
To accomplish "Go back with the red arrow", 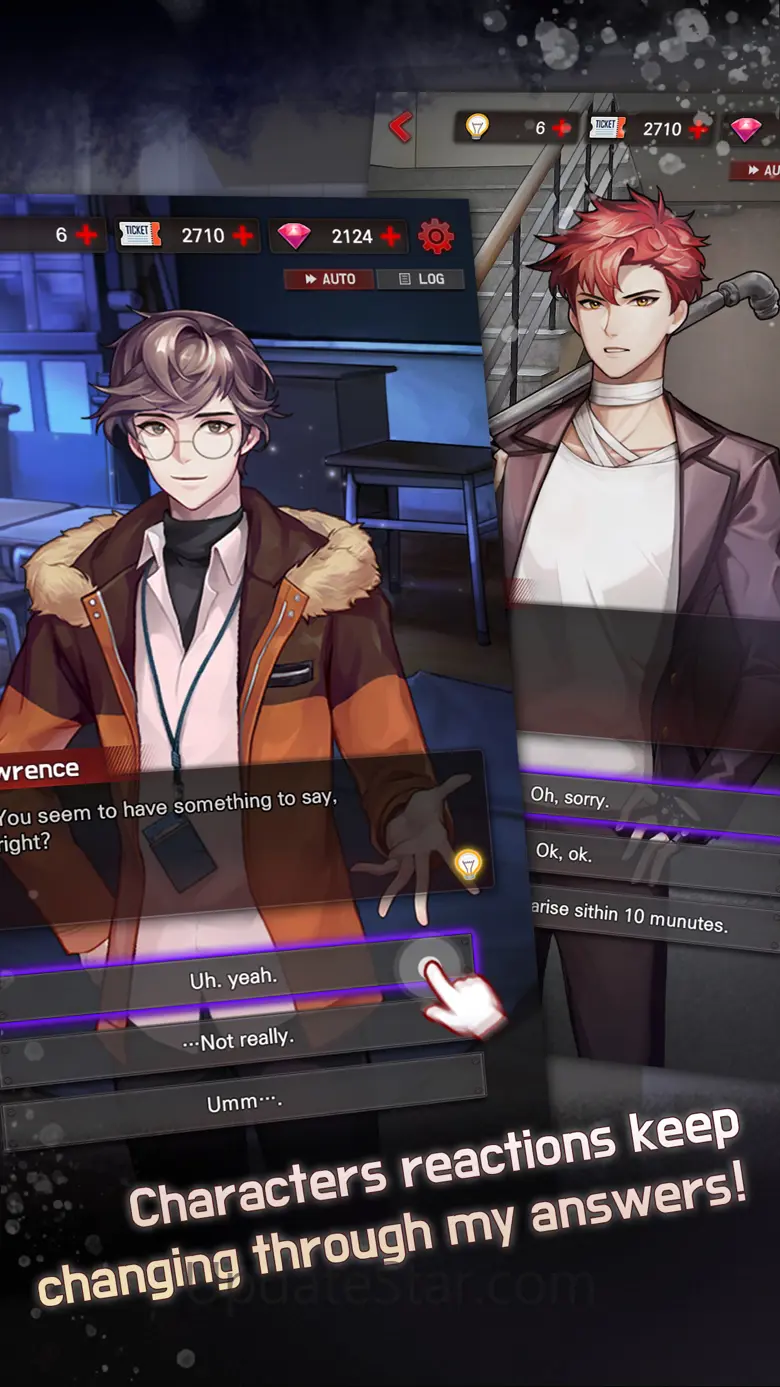I will pos(401,127).
